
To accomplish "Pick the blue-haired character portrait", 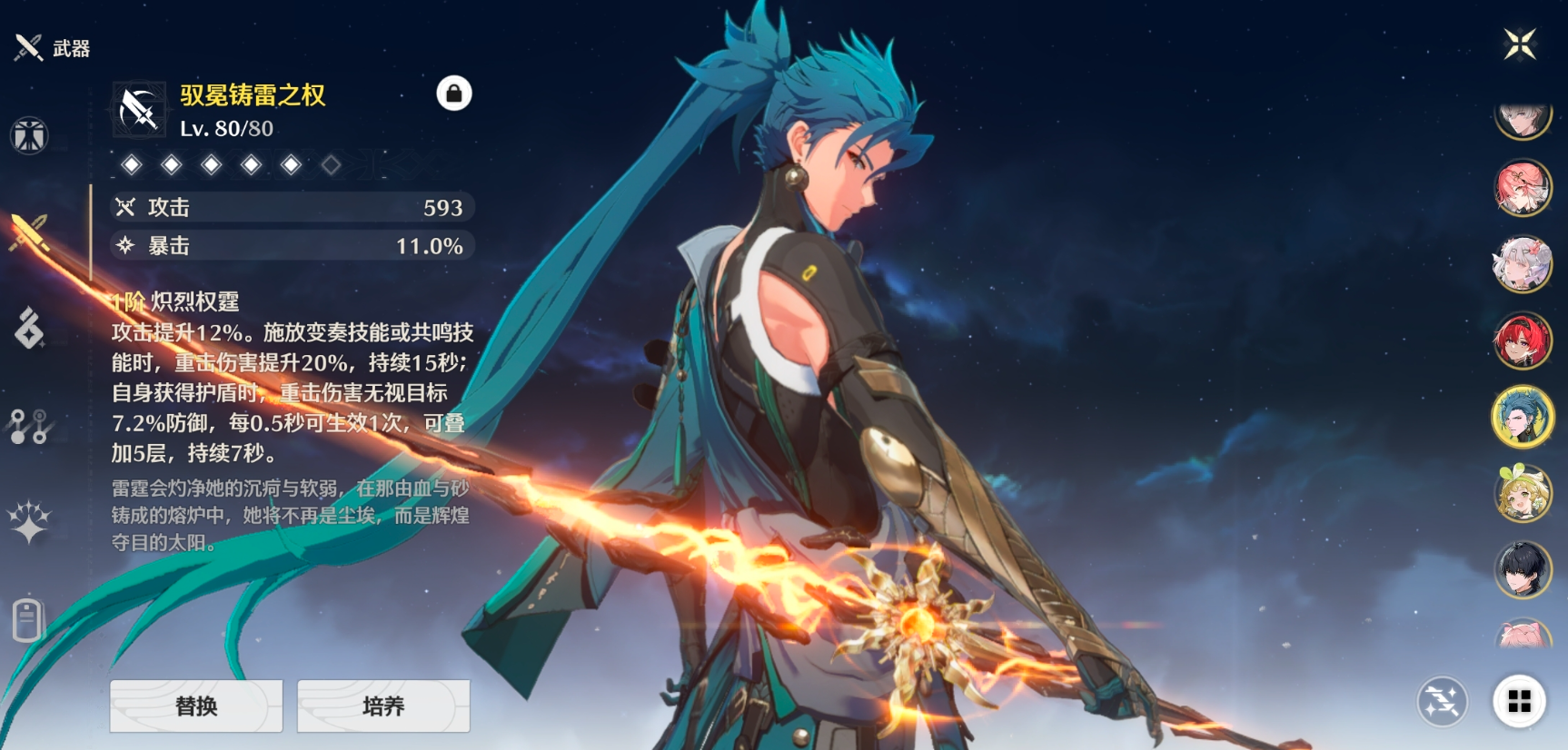I will (x=1523, y=417).
